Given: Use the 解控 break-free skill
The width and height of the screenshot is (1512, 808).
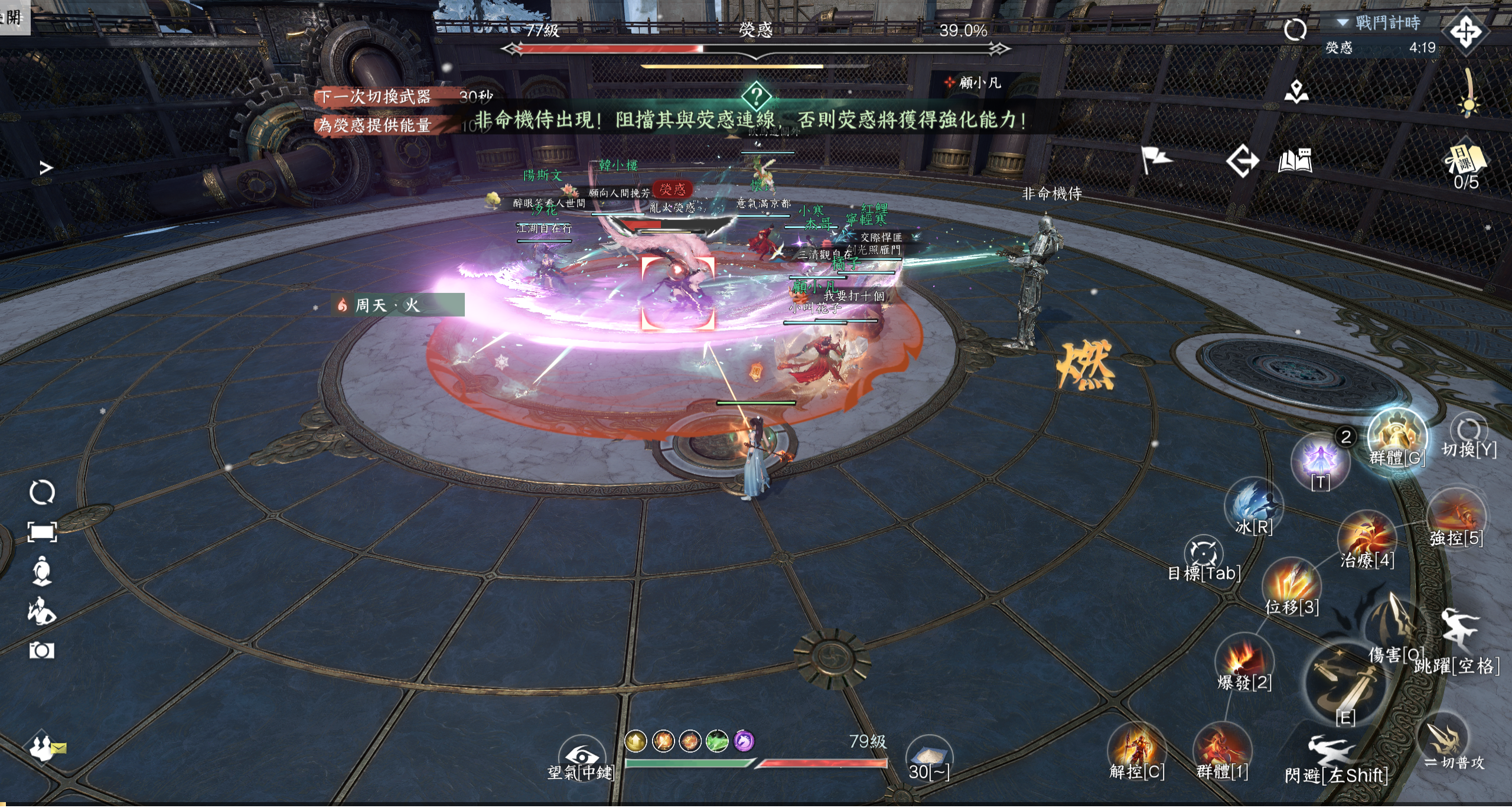Looking at the screenshot, I should pyautogui.click(x=1136, y=751).
